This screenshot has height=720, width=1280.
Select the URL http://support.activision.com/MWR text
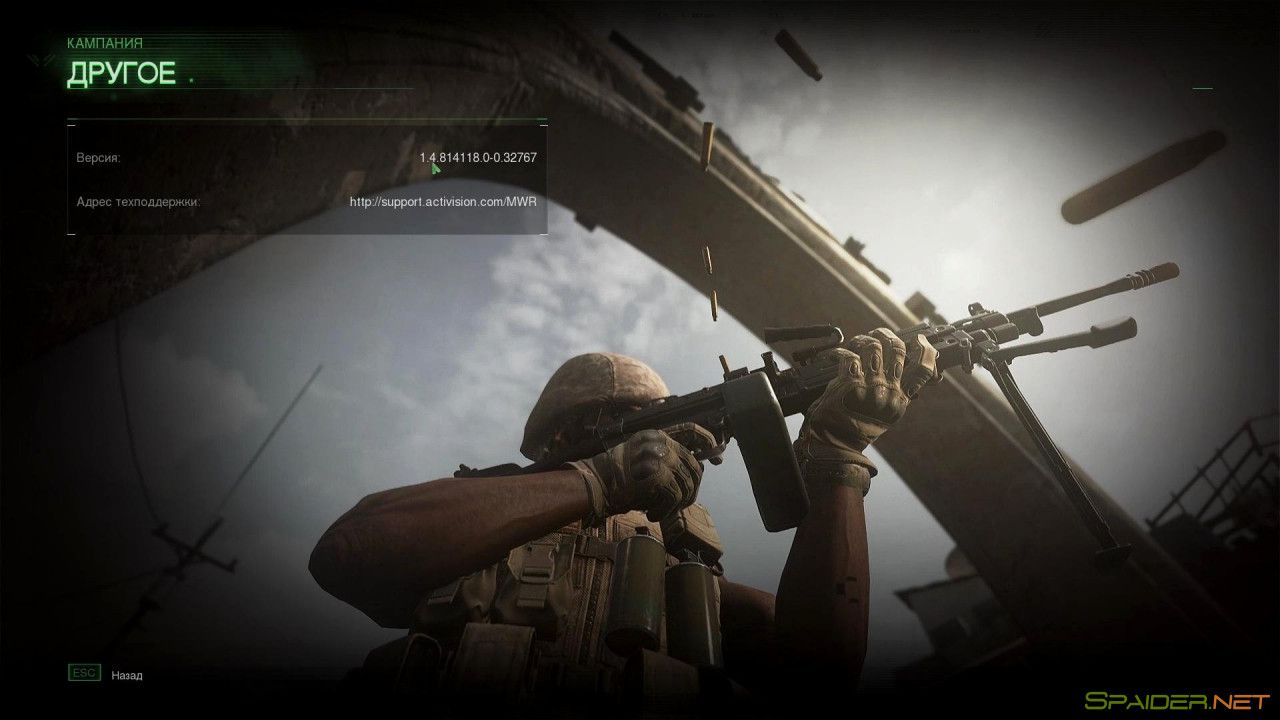tap(441, 201)
